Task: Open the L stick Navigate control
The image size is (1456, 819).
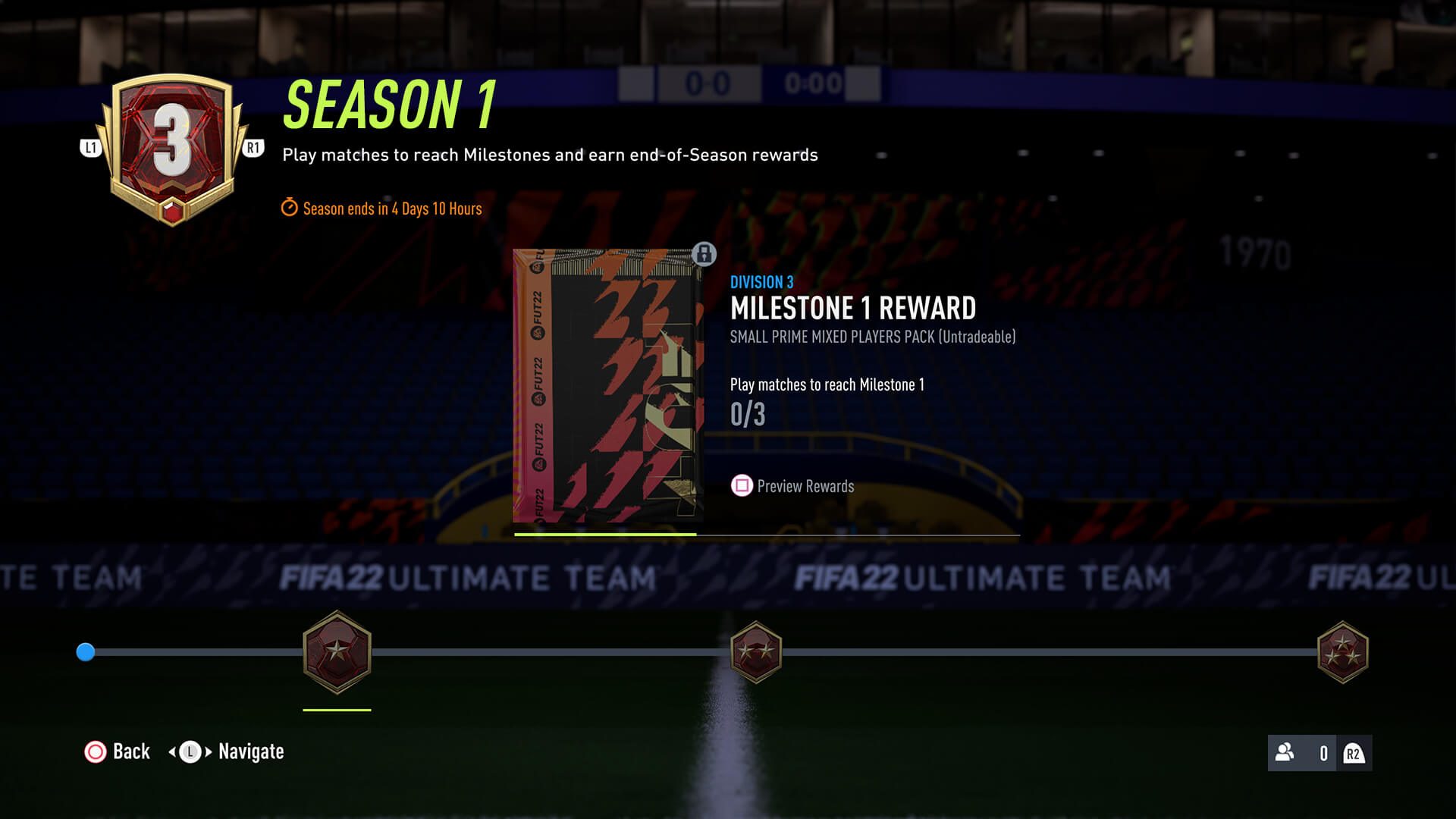Action: pos(190,753)
